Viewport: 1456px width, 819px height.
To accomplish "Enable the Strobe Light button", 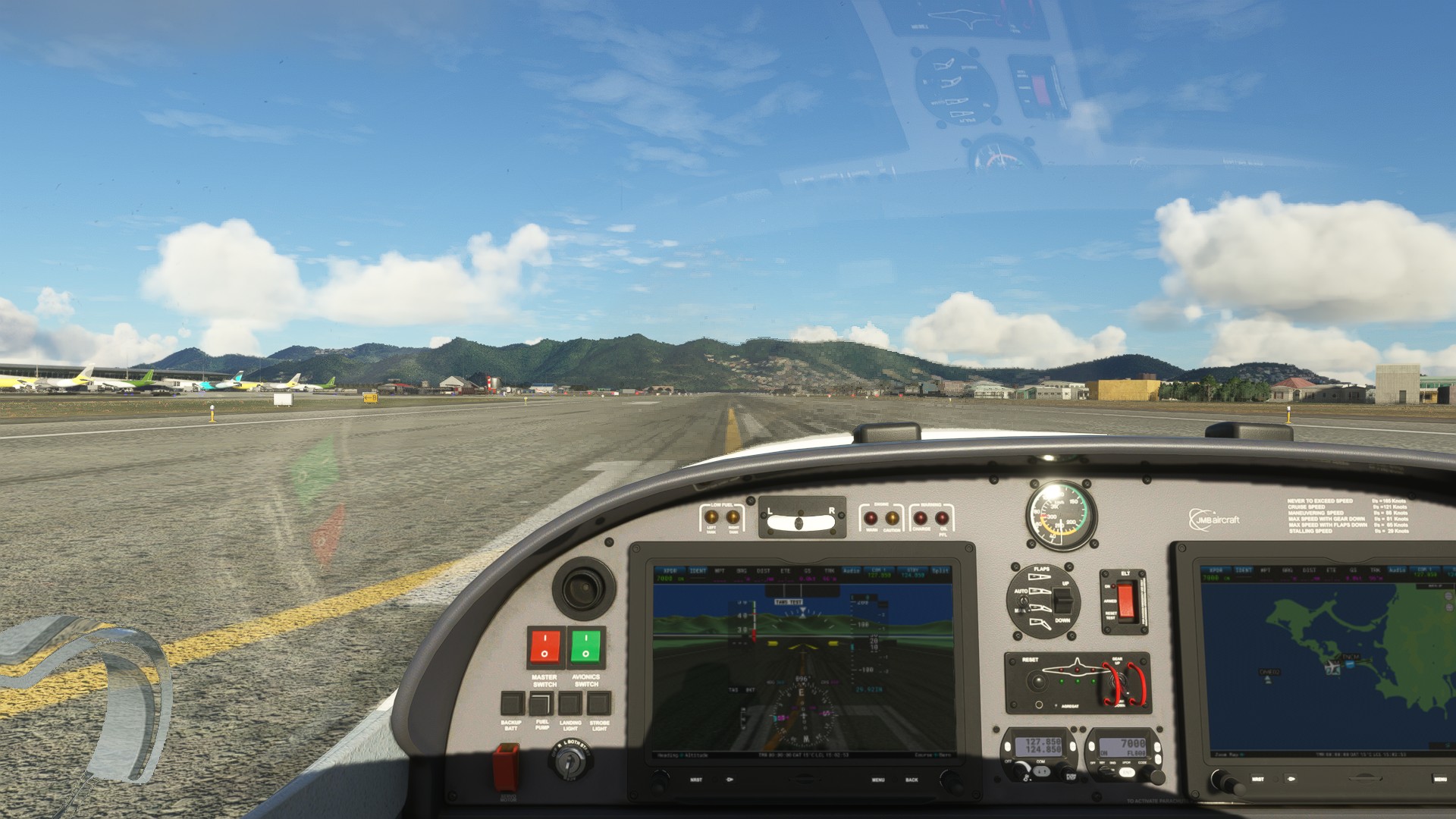I will pos(599,704).
